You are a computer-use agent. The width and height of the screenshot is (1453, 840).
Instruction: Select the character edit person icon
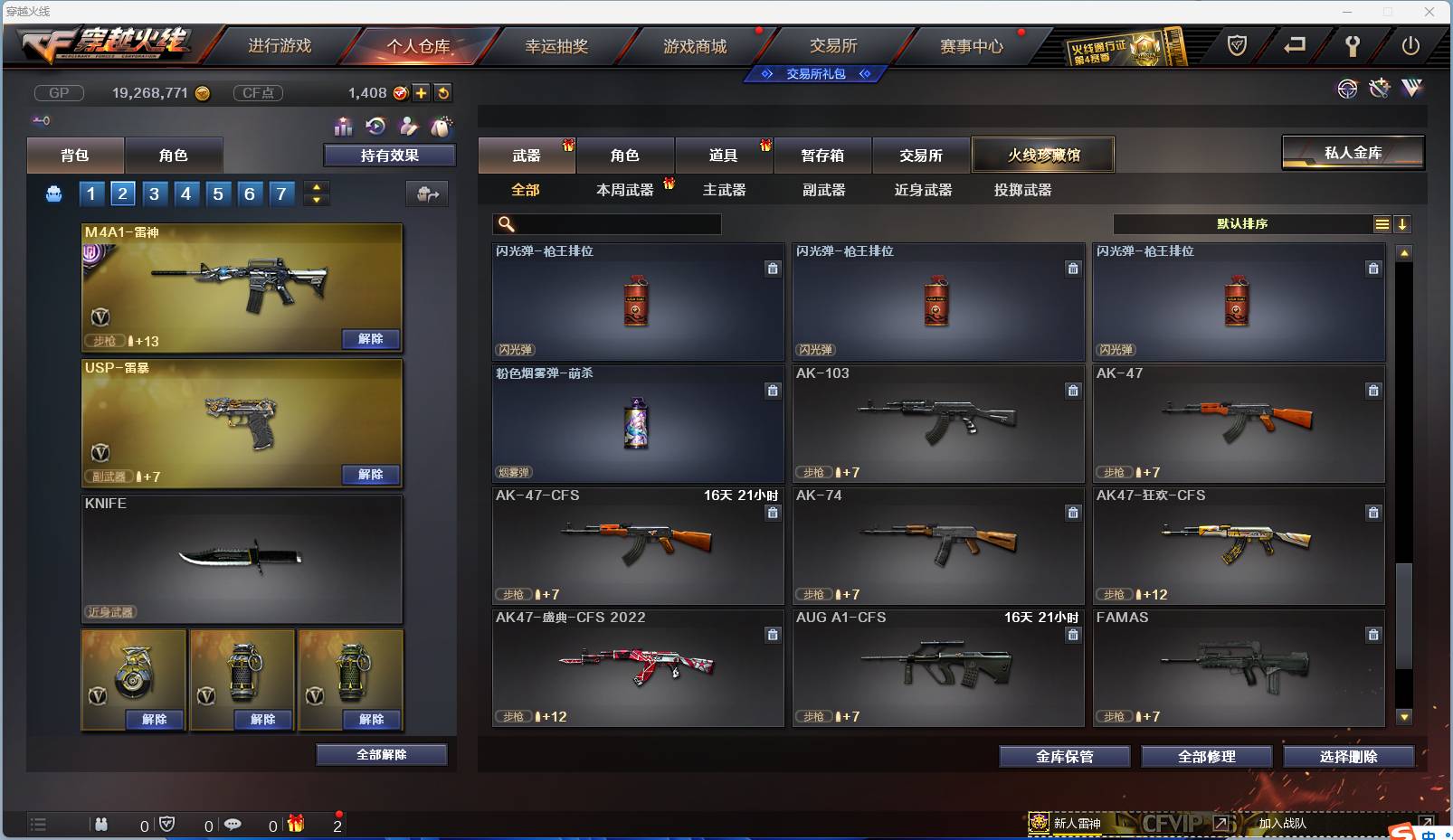pos(408,127)
